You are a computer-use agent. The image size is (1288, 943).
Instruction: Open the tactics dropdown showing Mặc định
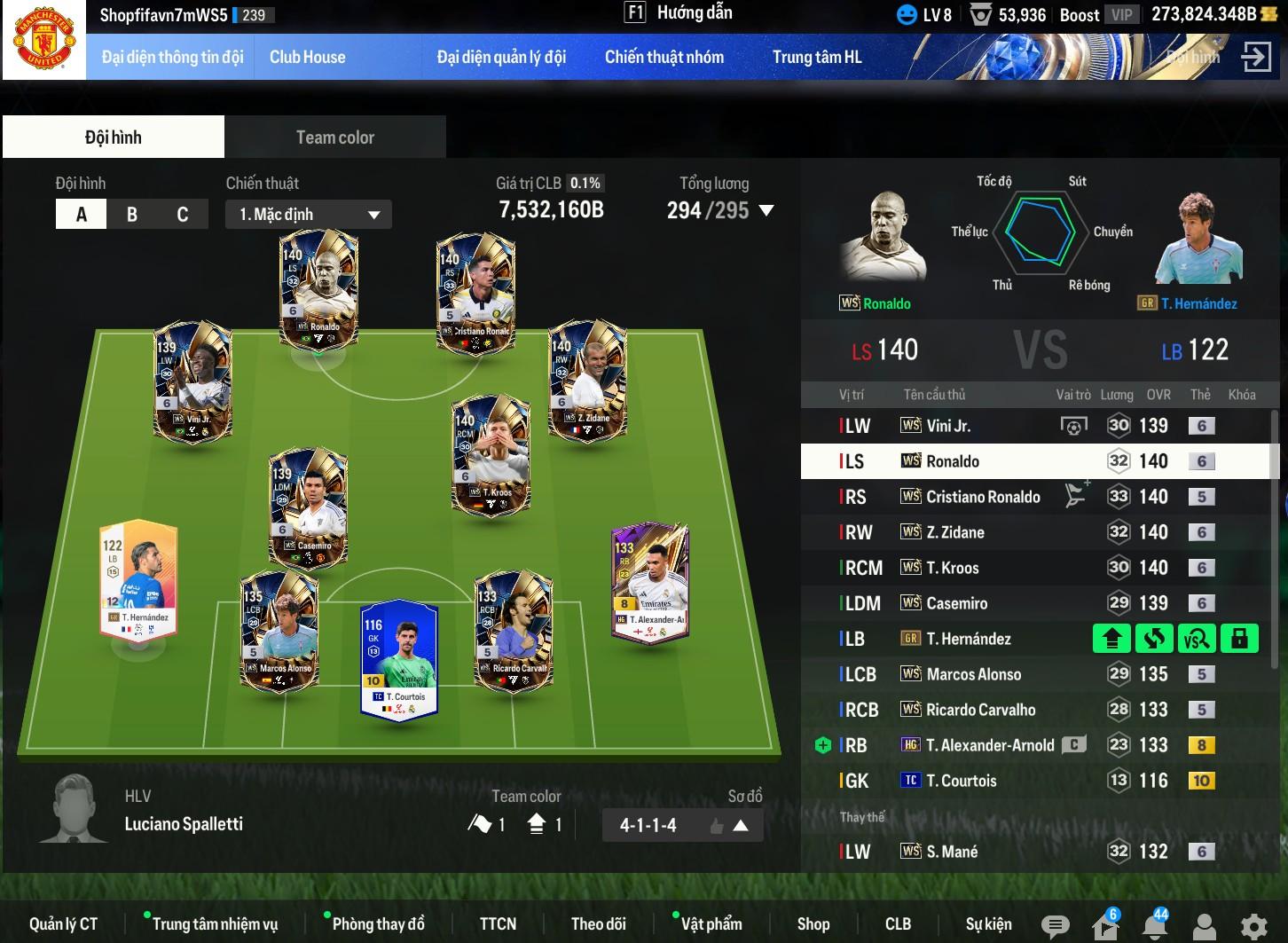point(309,214)
